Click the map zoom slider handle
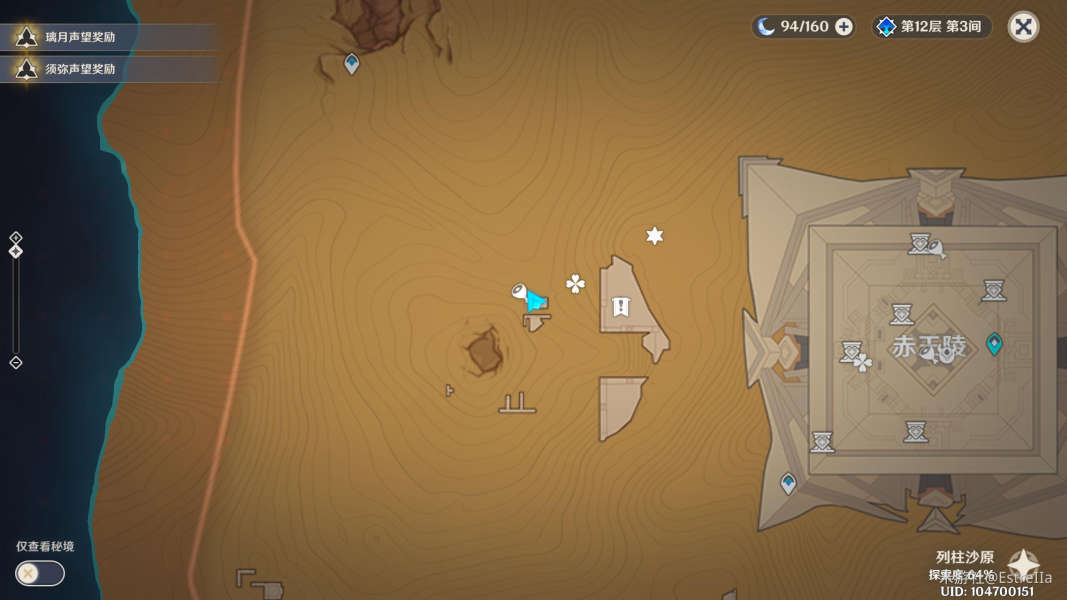Viewport: 1067px width, 600px height. coord(15,251)
